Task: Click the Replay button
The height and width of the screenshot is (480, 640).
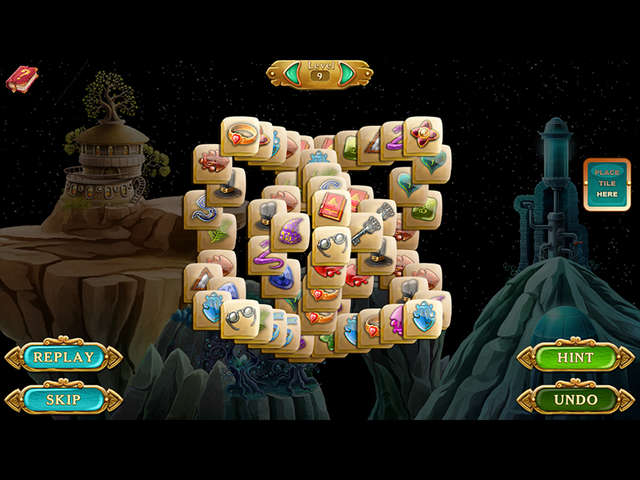Action: point(63,357)
